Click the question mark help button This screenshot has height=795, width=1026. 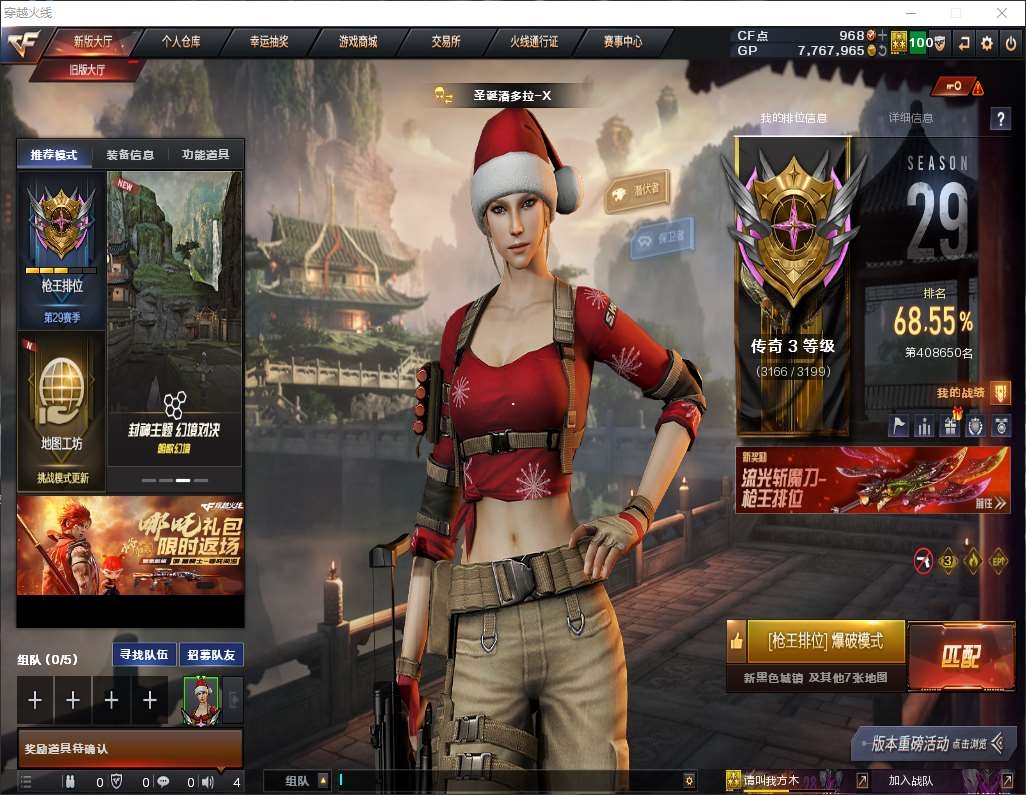pyautogui.click(x=1000, y=119)
